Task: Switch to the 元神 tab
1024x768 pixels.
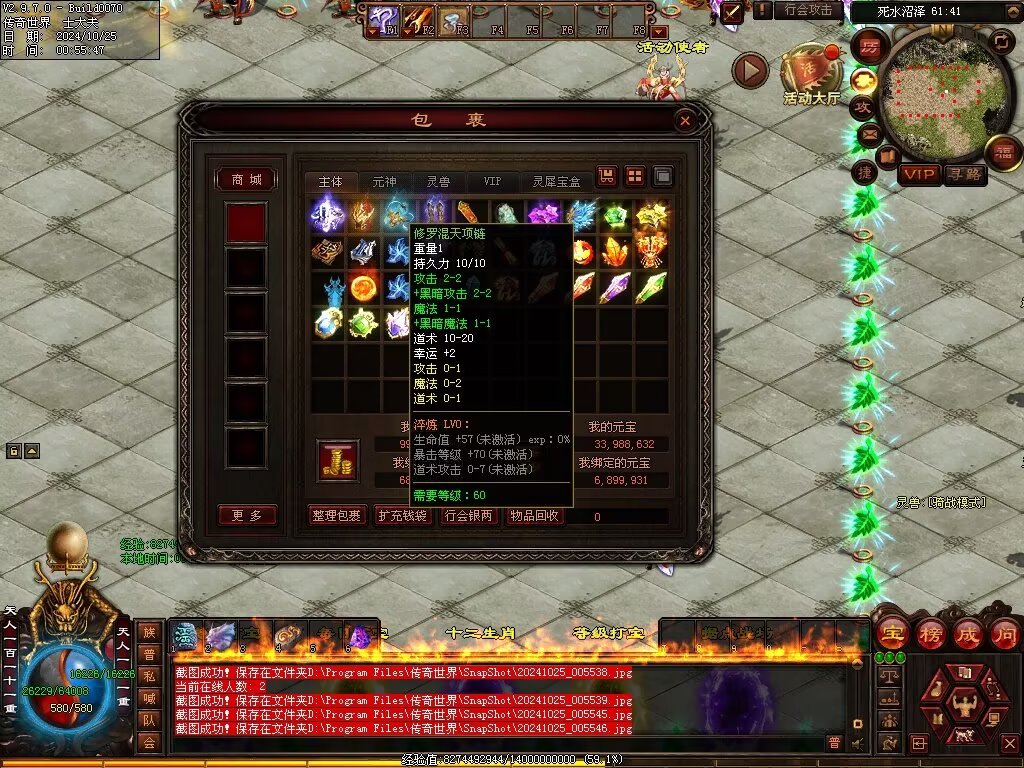Action: pos(384,182)
